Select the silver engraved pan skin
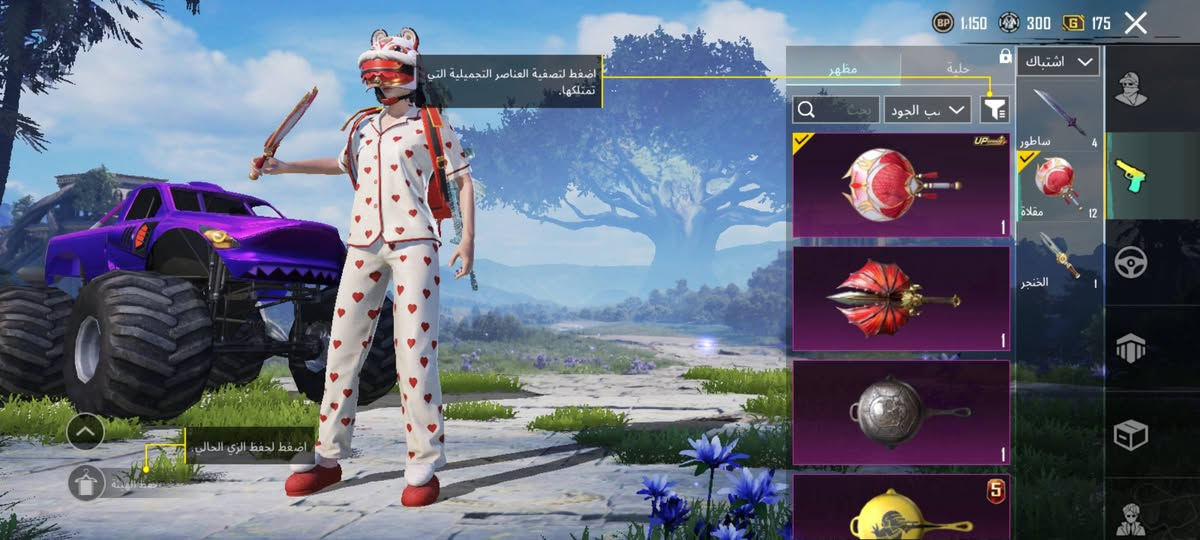The width and height of the screenshot is (1200, 540). [901, 412]
